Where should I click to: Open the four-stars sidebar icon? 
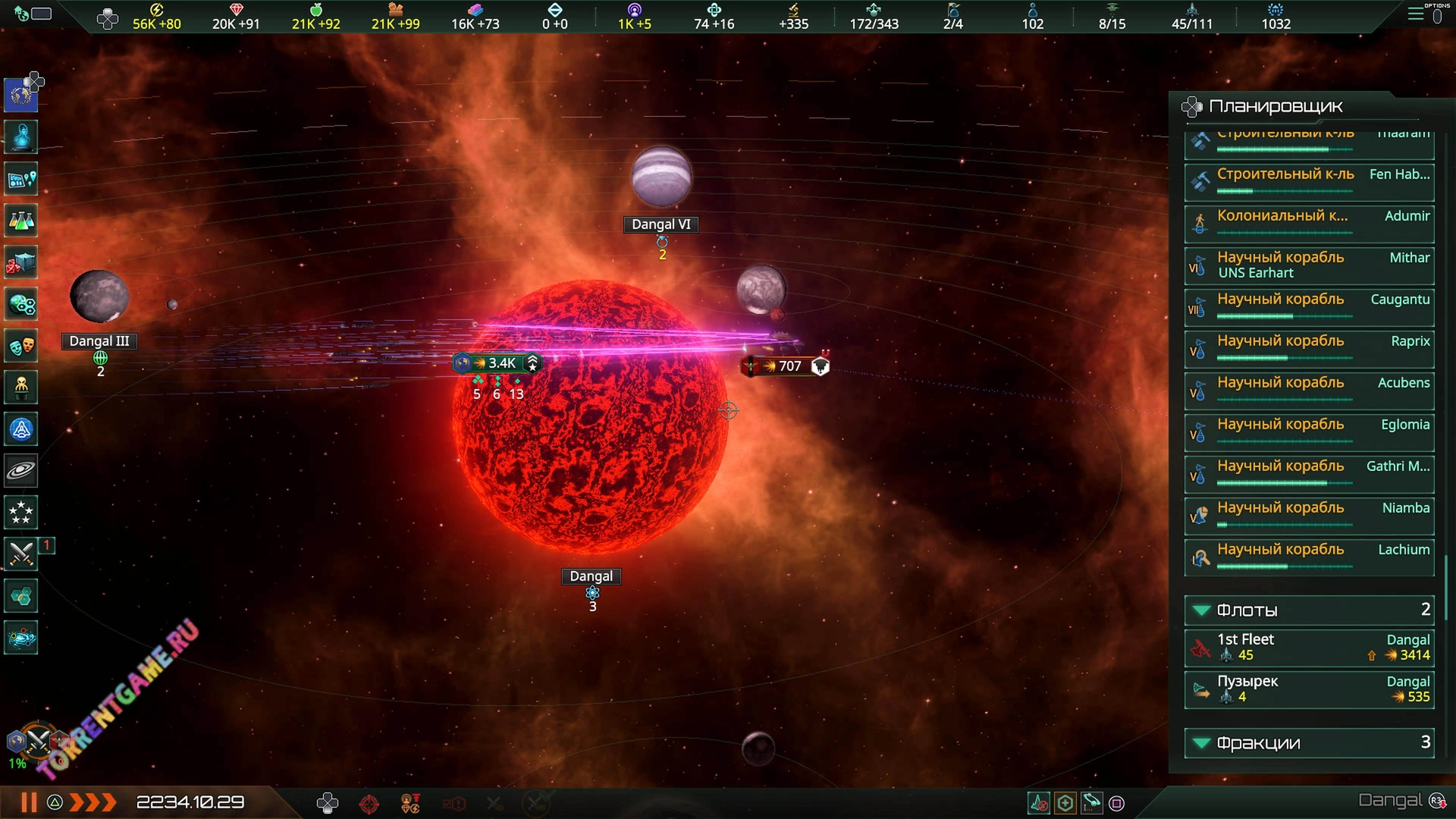coord(21,513)
